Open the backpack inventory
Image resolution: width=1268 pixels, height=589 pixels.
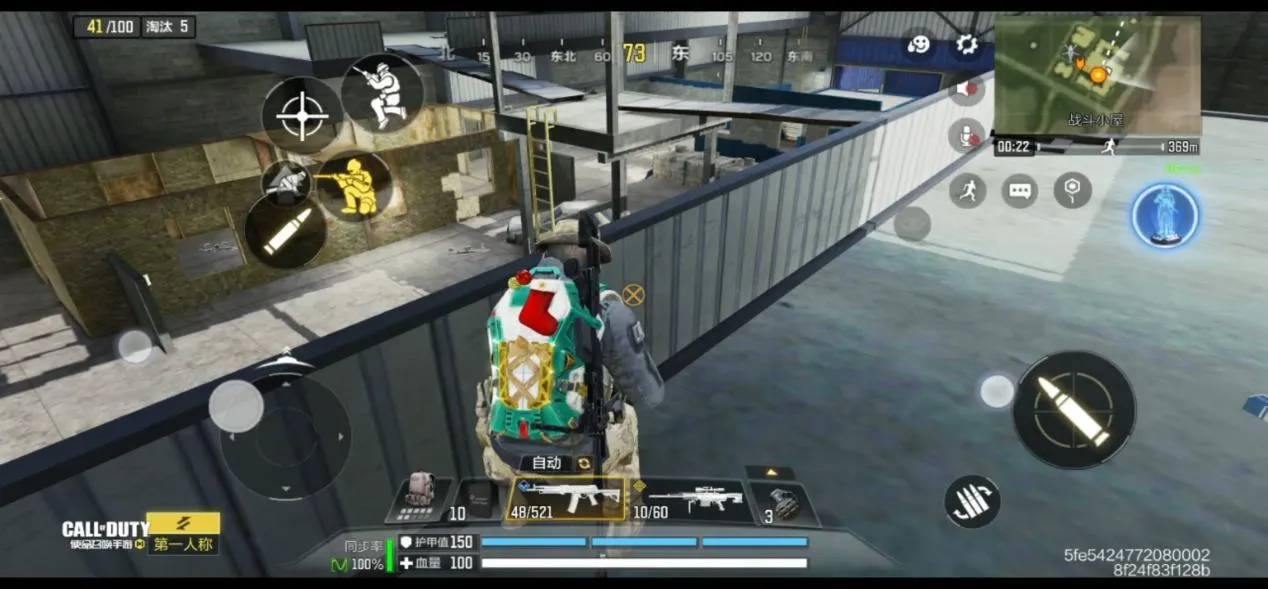(418, 496)
